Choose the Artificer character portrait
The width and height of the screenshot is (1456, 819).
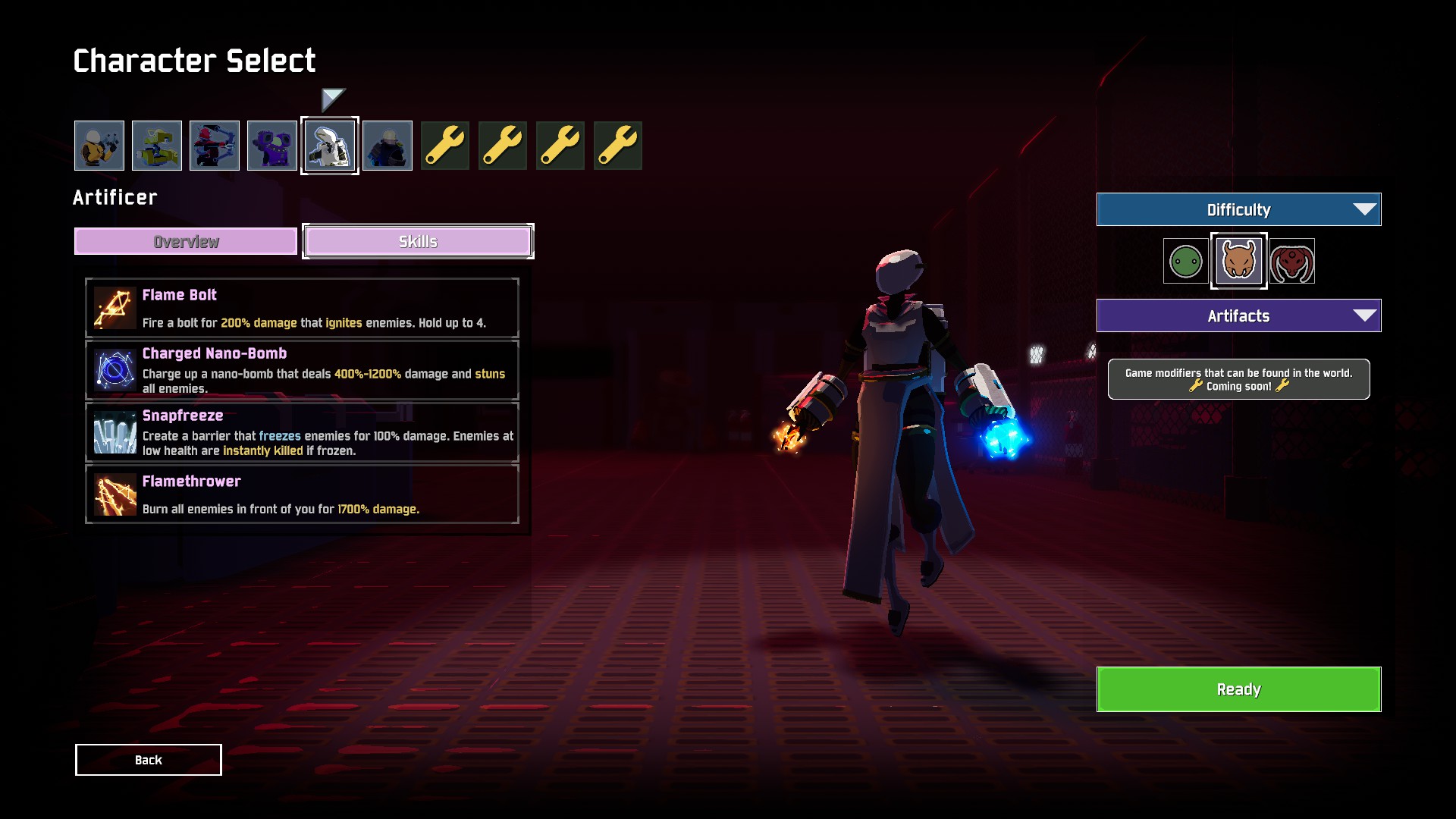click(x=330, y=146)
